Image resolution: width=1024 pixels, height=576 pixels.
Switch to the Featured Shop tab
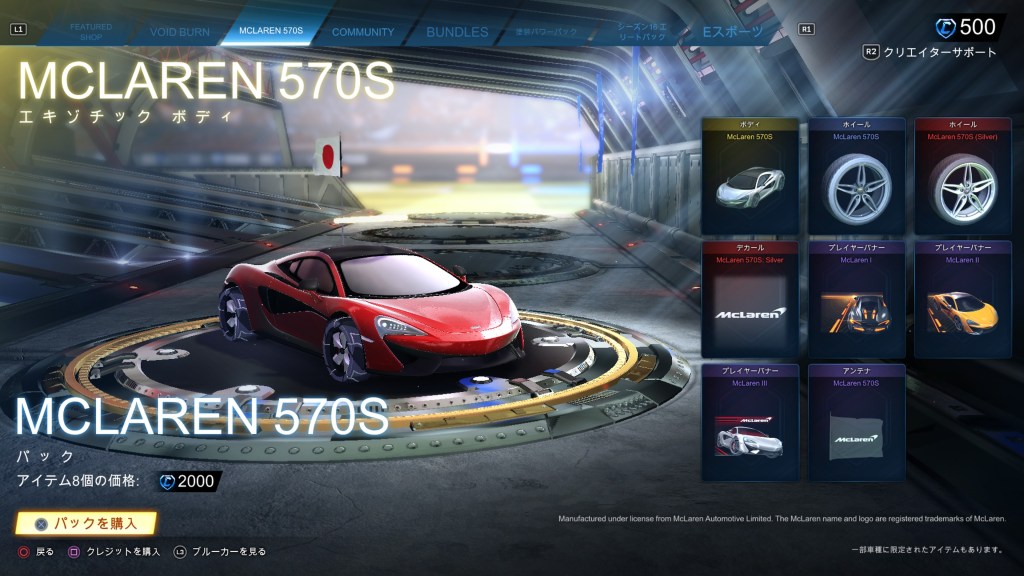coord(91,32)
